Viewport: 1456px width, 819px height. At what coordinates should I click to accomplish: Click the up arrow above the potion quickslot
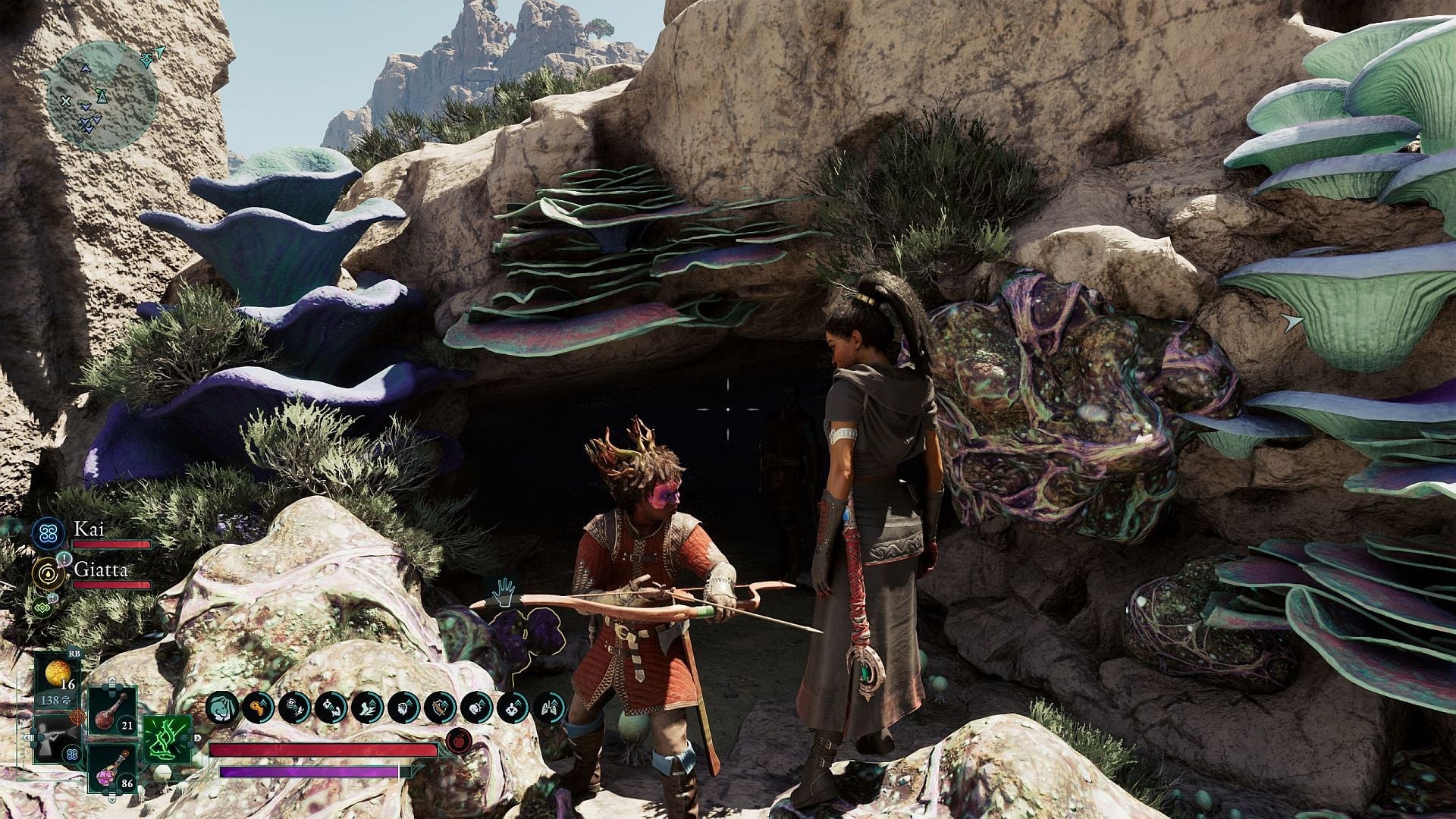[x=112, y=682]
